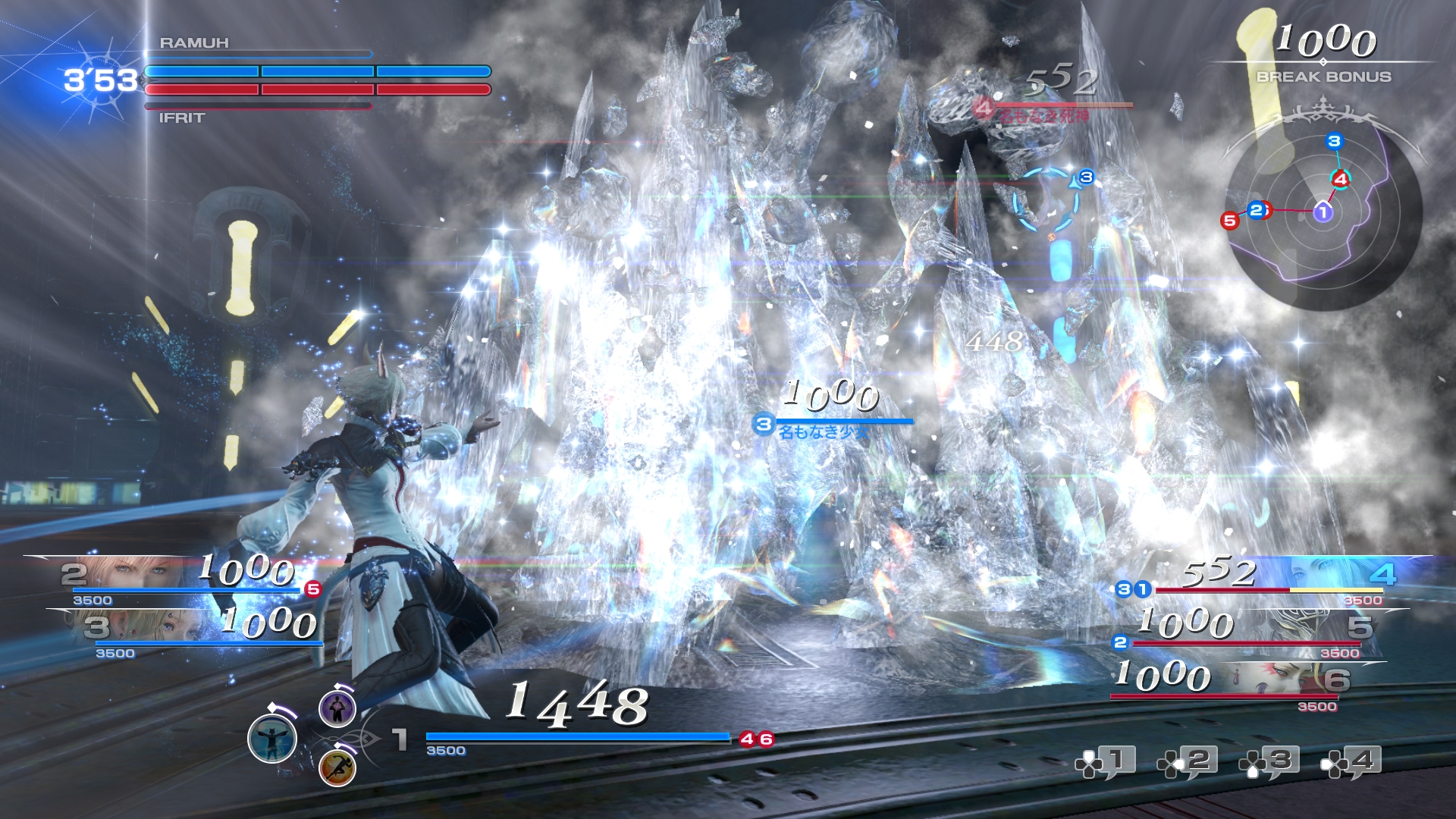Activate the blue arms-spread EX skill icon

coord(272,738)
